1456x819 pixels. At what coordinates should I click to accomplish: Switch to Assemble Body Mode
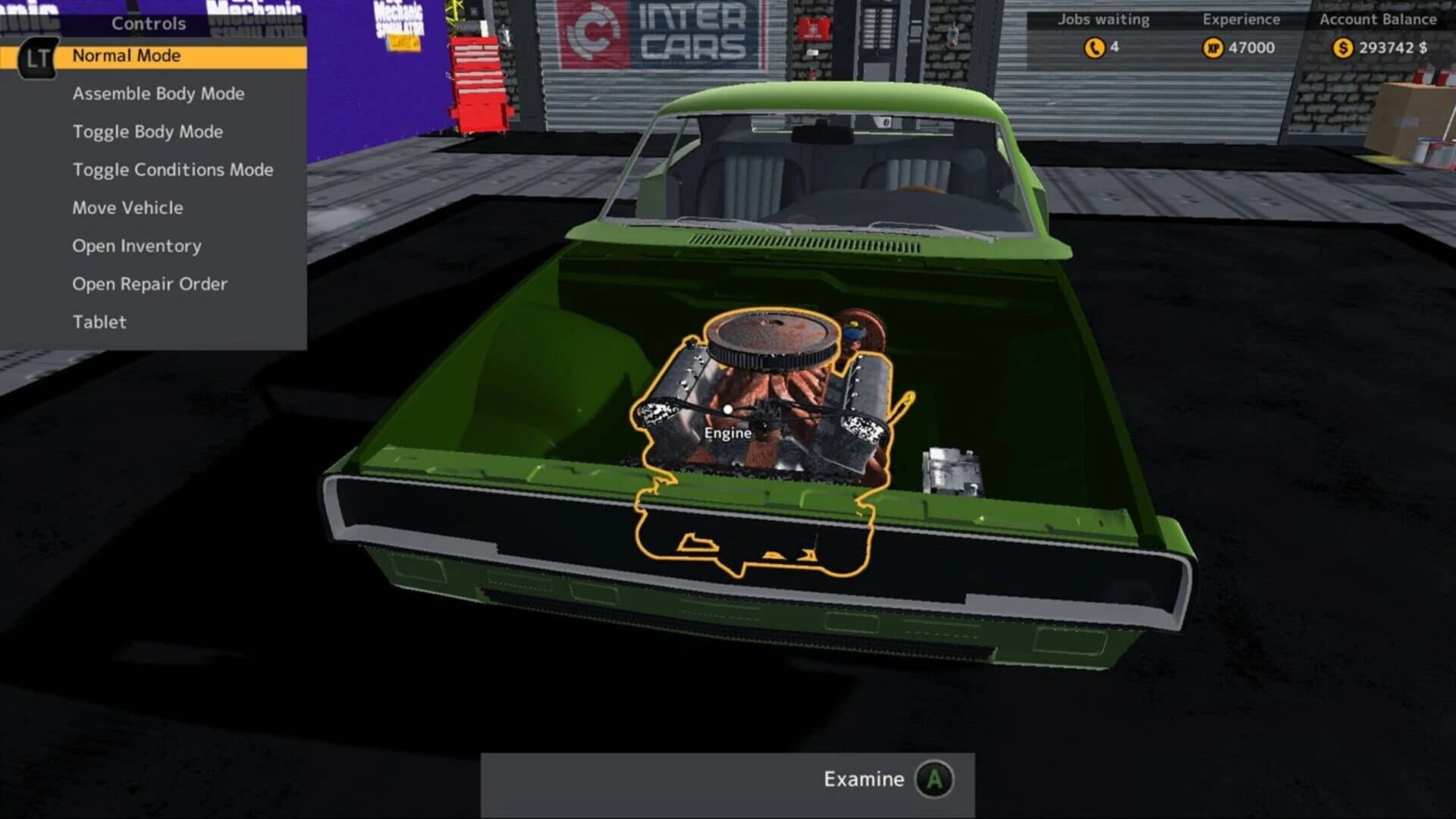pos(158,93)
